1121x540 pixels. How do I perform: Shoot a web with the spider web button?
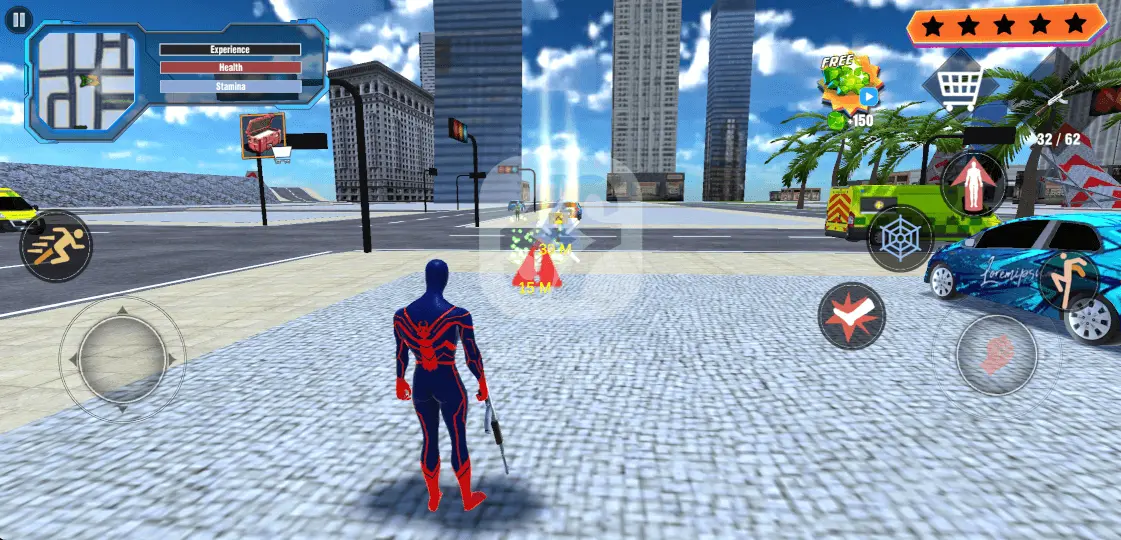[899, 240]
